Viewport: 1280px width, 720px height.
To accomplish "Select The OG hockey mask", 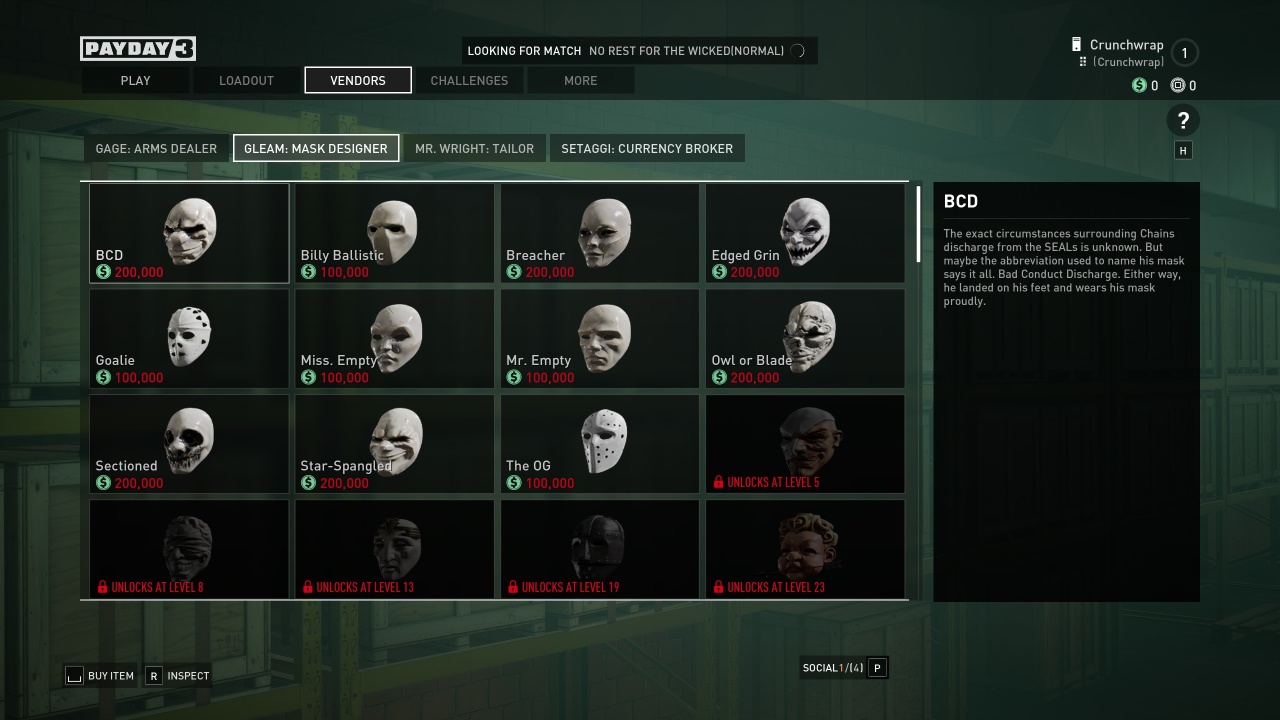I will coord(599,443).
